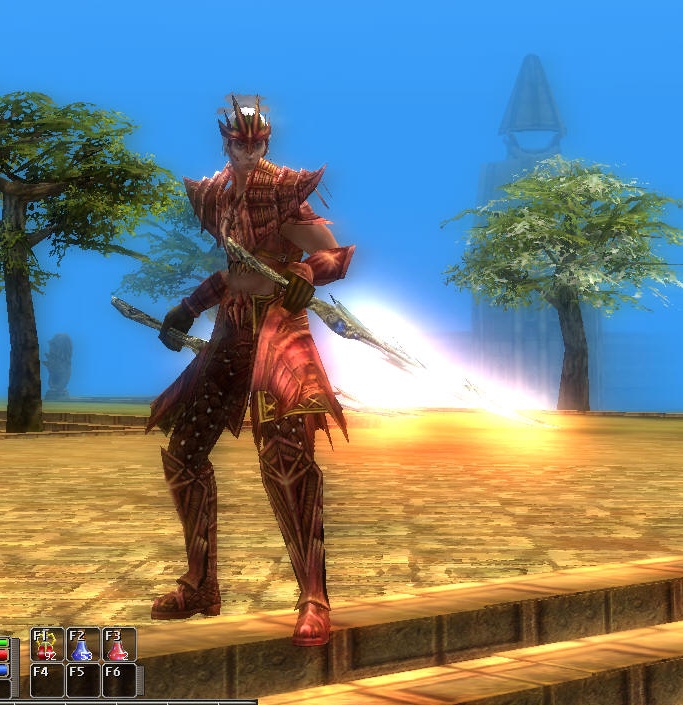
Task: Use the F1 red potion with 92 left
Action: pyautogui.click(x=47, y=645)
